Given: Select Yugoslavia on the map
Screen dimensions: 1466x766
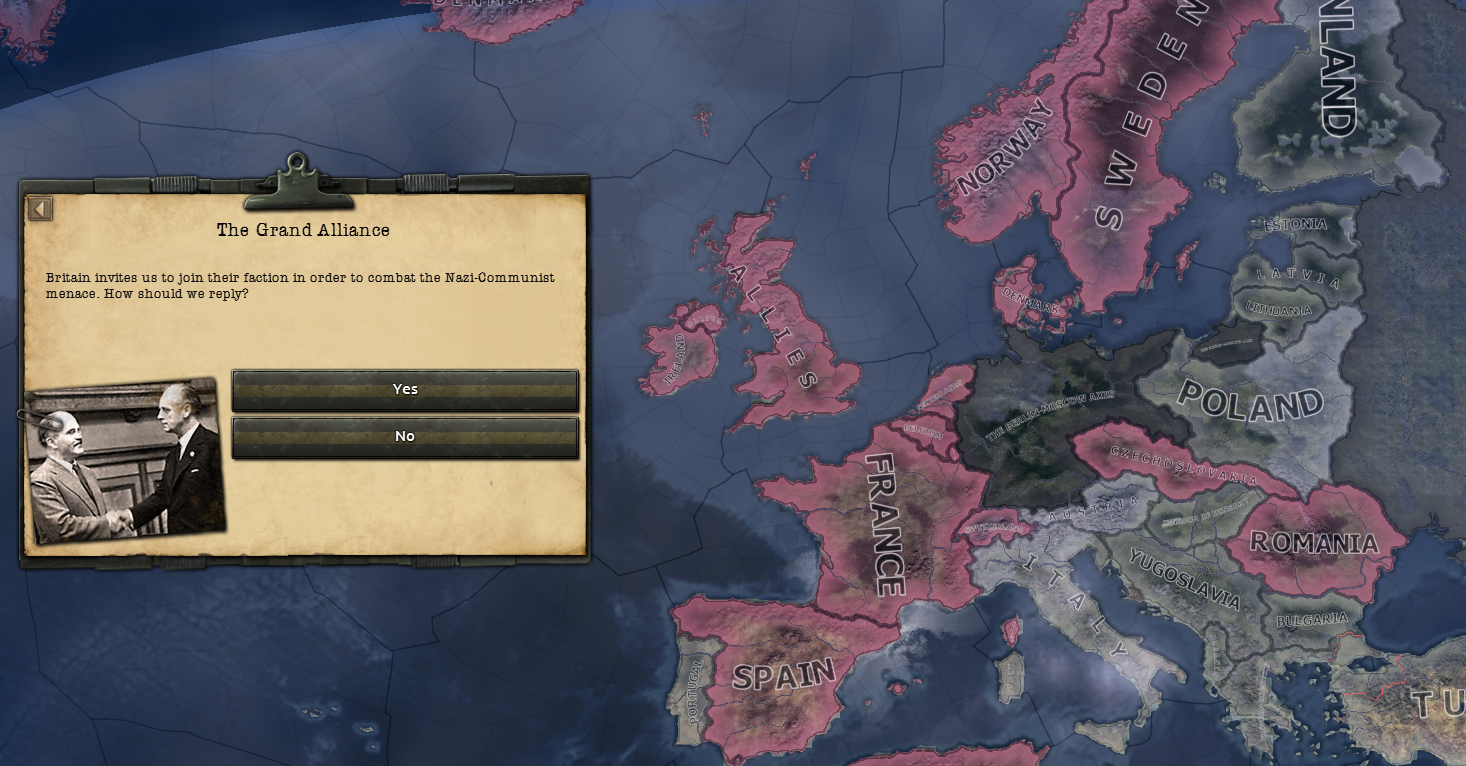Looking at the screenshot, I should tap(1185, 580).
